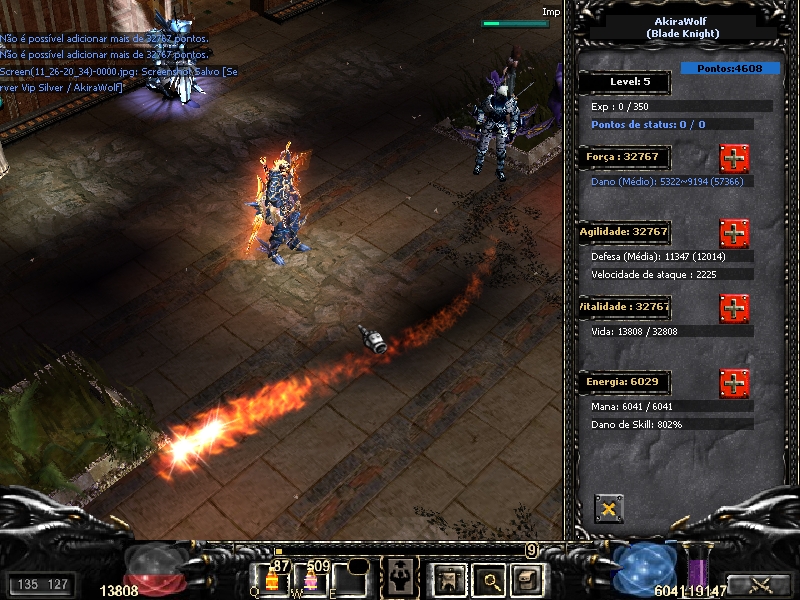The height and width of the screenshot is (600, 800).
Task: Open the character silhouette button
Action: point(402,576)
